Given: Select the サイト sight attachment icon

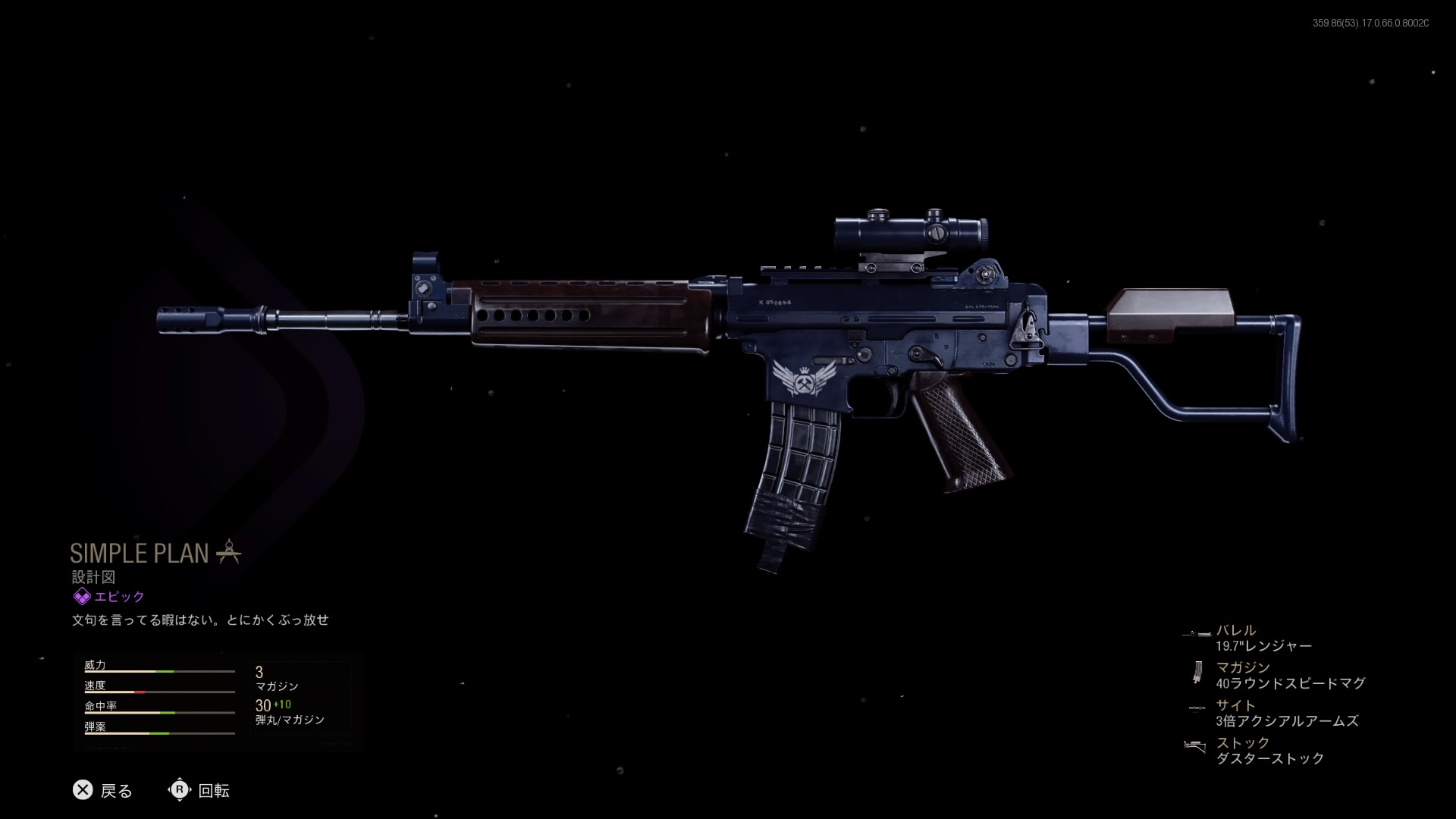Looking at the screenshot, I should pyautogui.click(x=1196, y=708).
